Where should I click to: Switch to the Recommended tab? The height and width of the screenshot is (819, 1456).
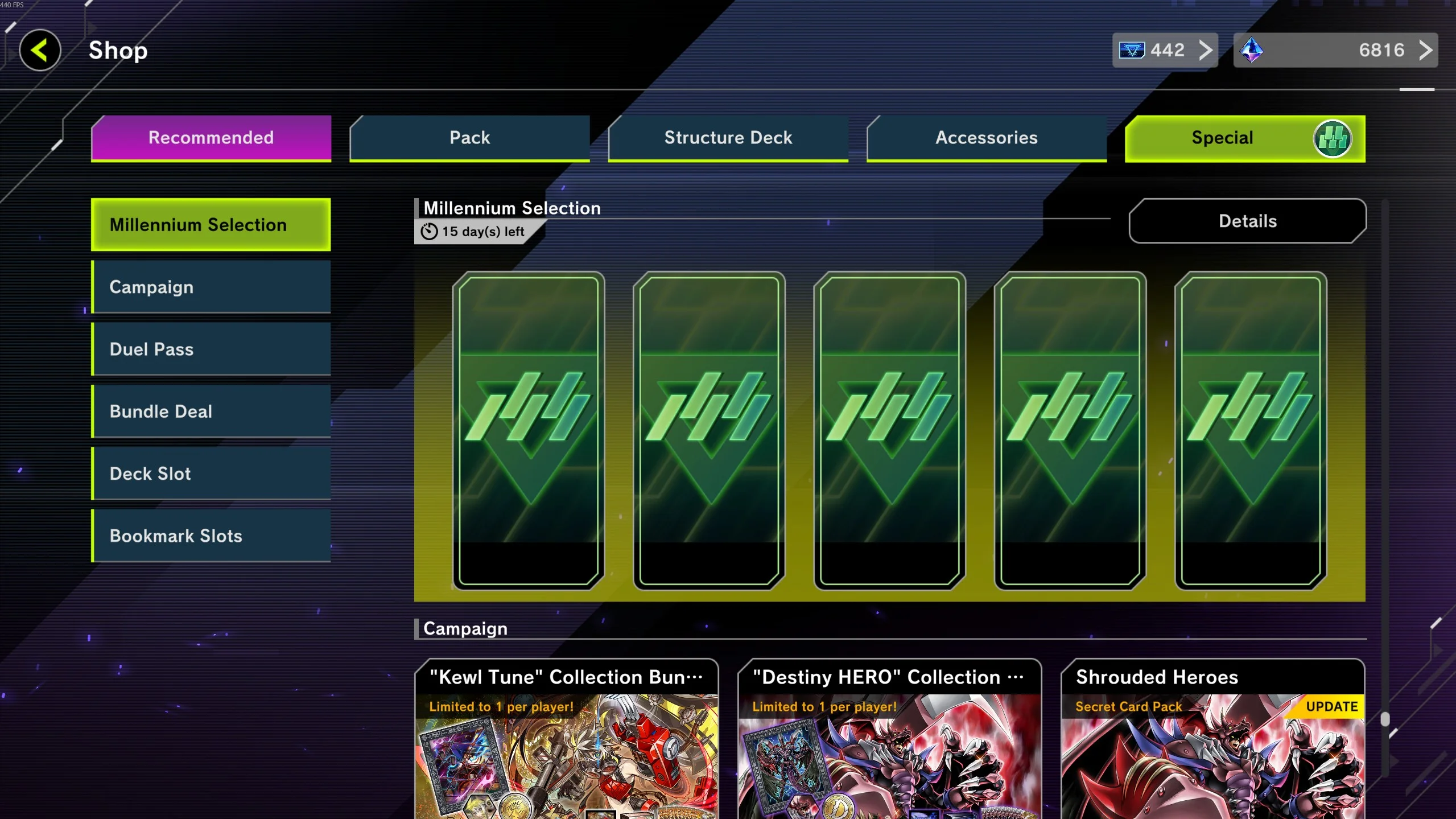tap(211, 138)
